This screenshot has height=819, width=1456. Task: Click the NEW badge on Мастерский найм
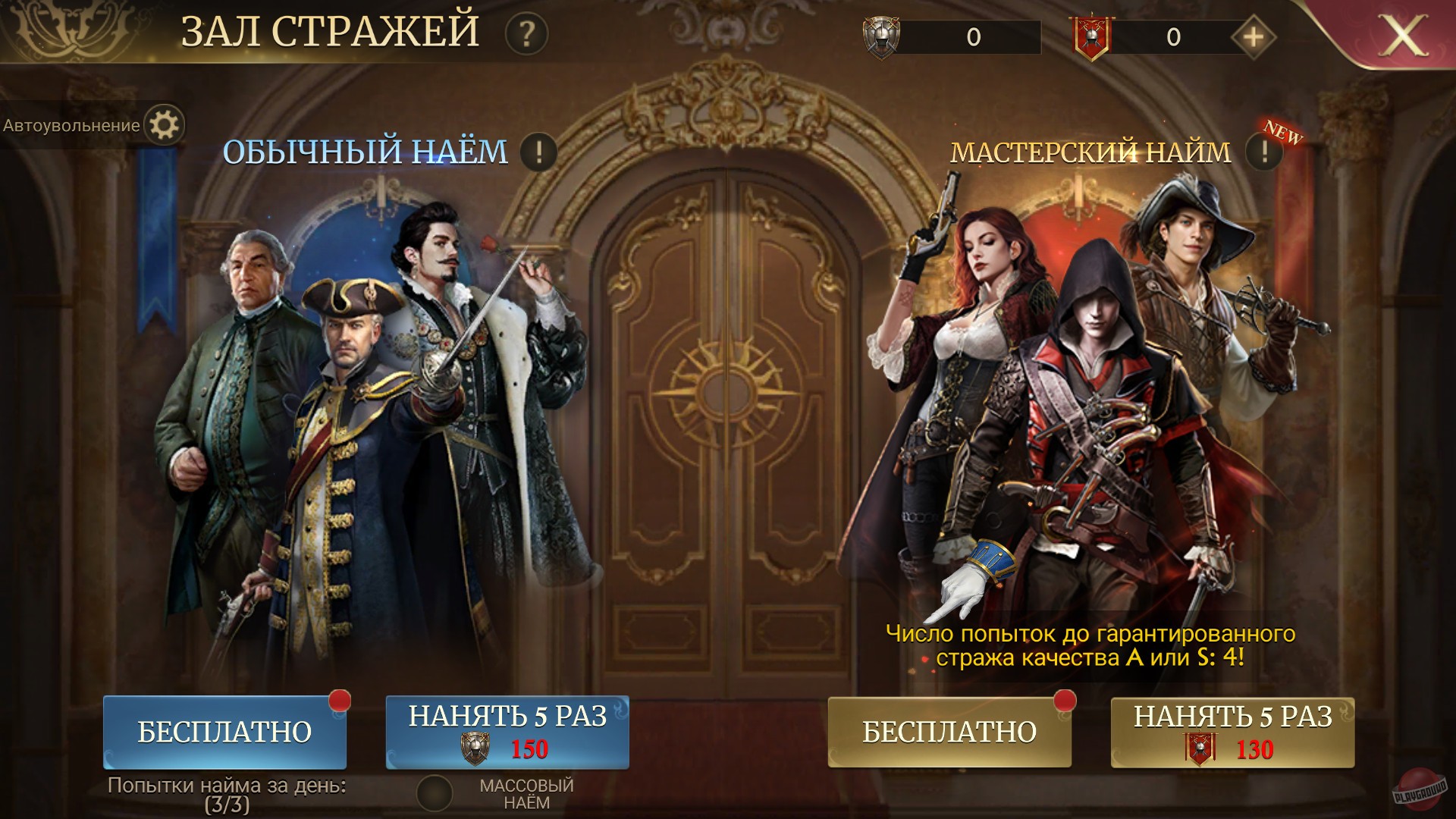[1283, 135]
